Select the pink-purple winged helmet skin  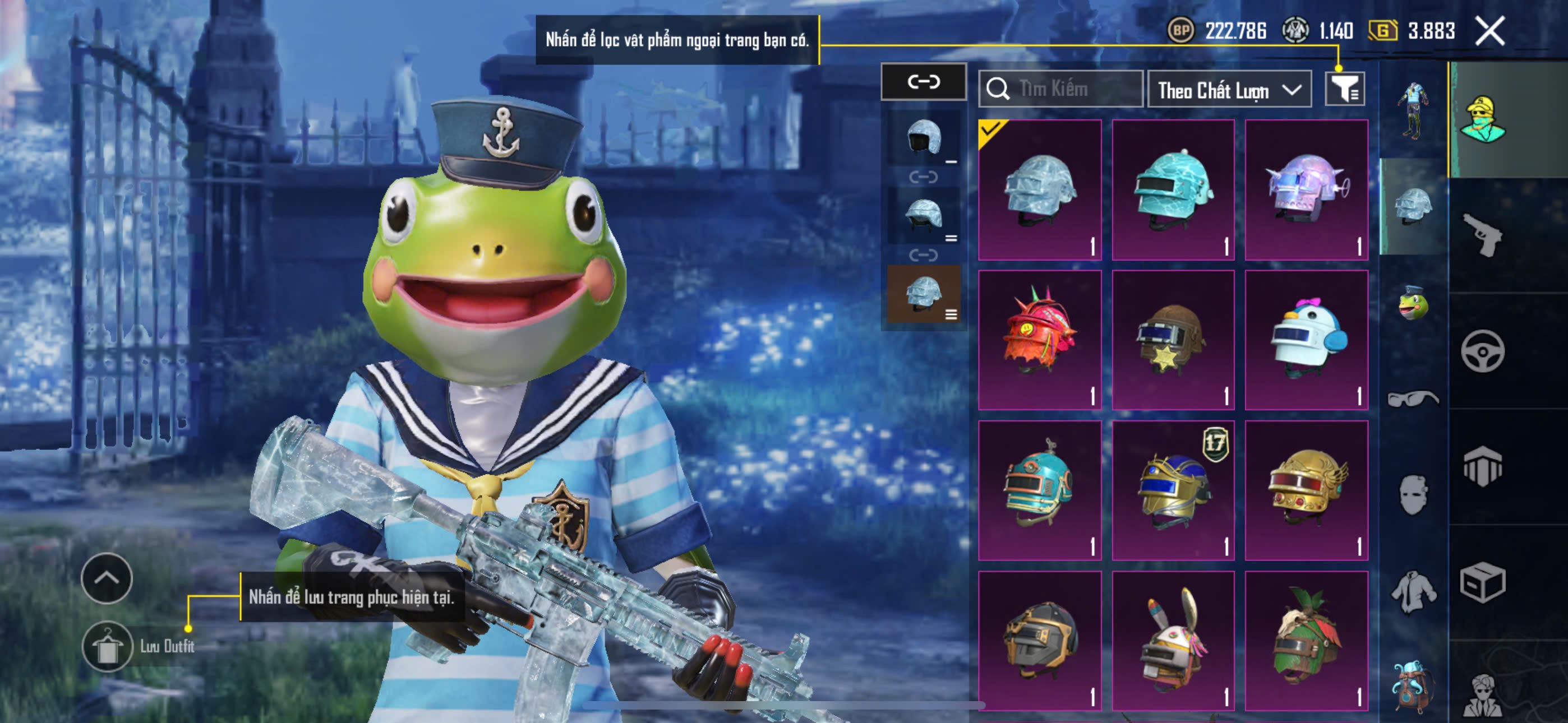point(1306,190)
